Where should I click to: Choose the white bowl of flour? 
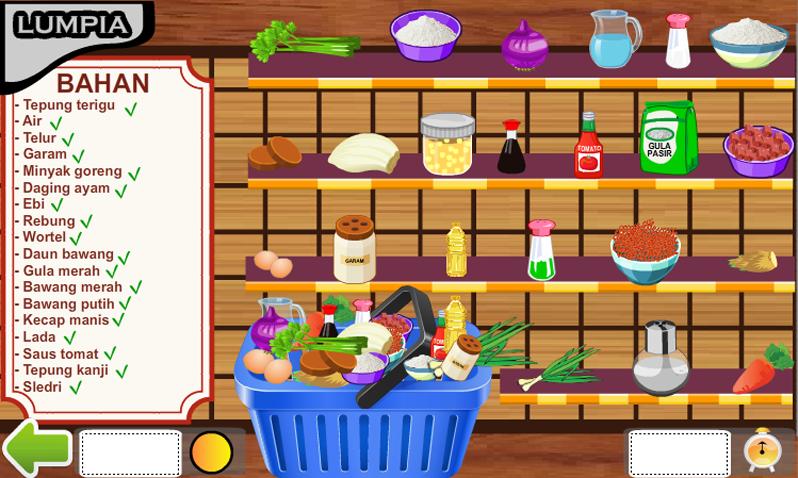click(748, 42)
